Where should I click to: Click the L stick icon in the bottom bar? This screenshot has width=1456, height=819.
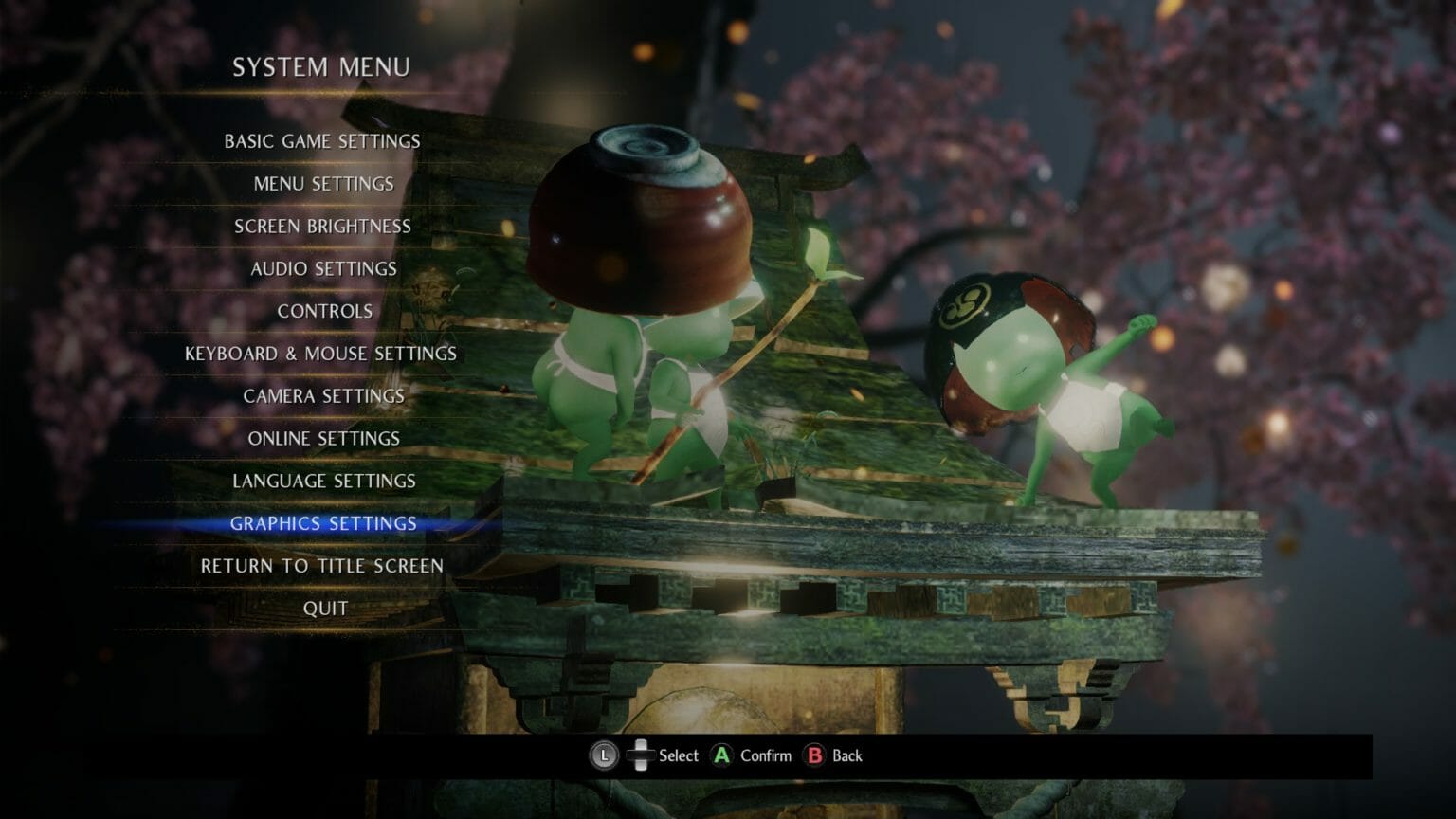pos(604,755)
